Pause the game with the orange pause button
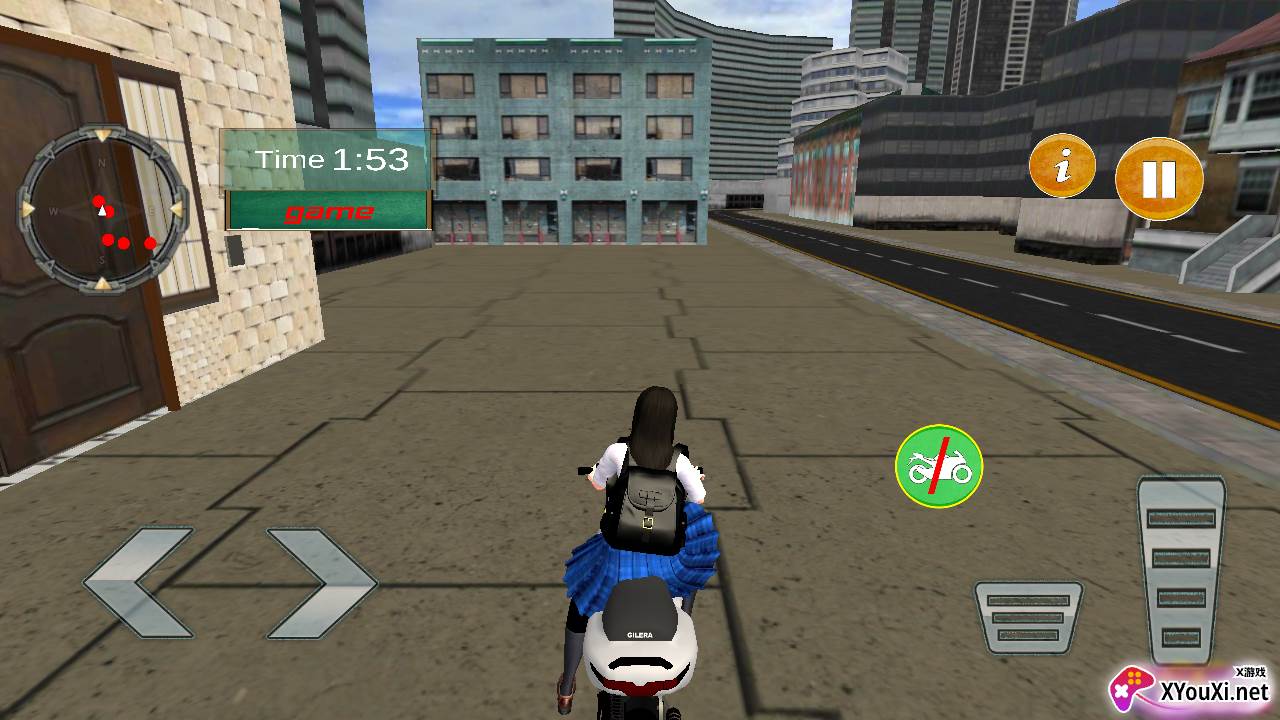Screen dimensions: 1280x720 (1159, 179)
